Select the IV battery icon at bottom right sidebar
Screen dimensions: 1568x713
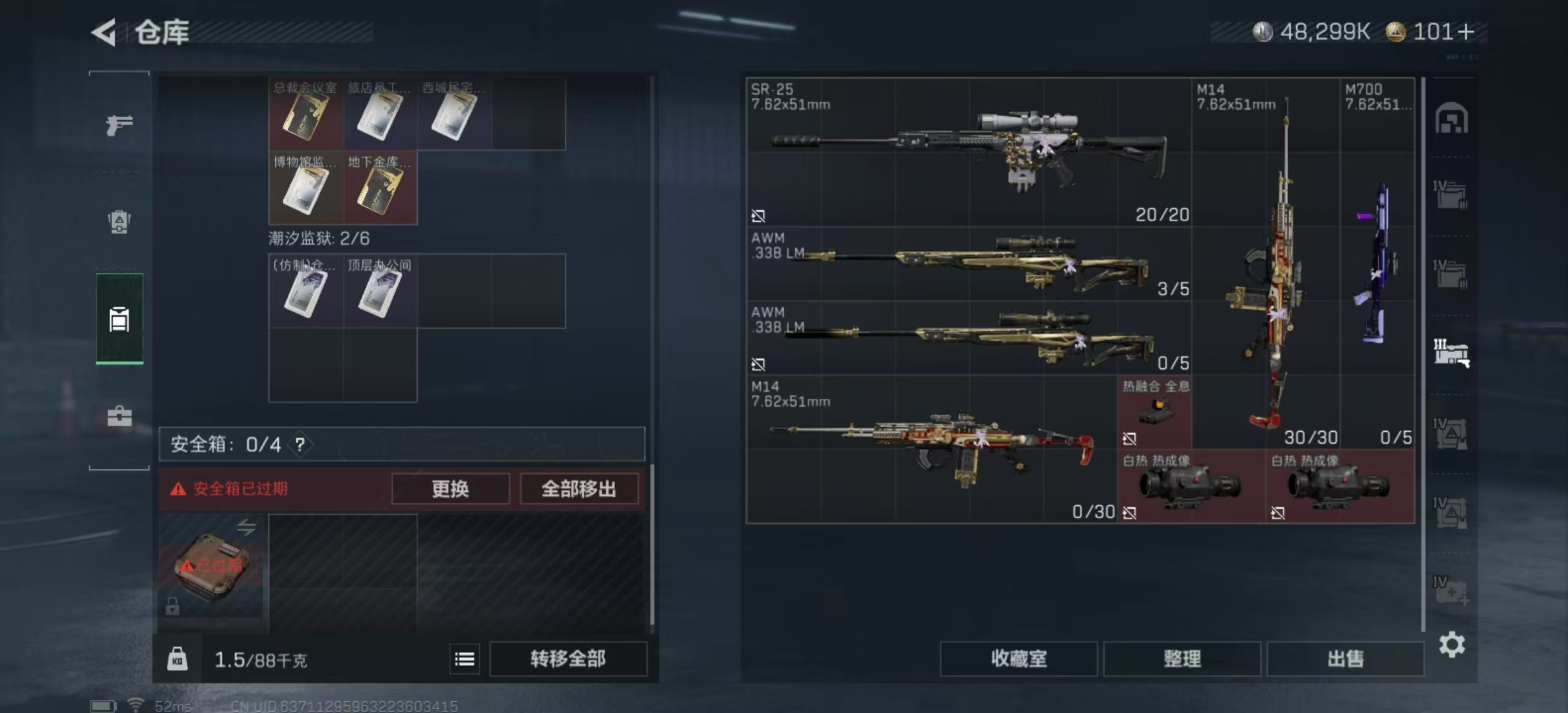[1451, 591]
